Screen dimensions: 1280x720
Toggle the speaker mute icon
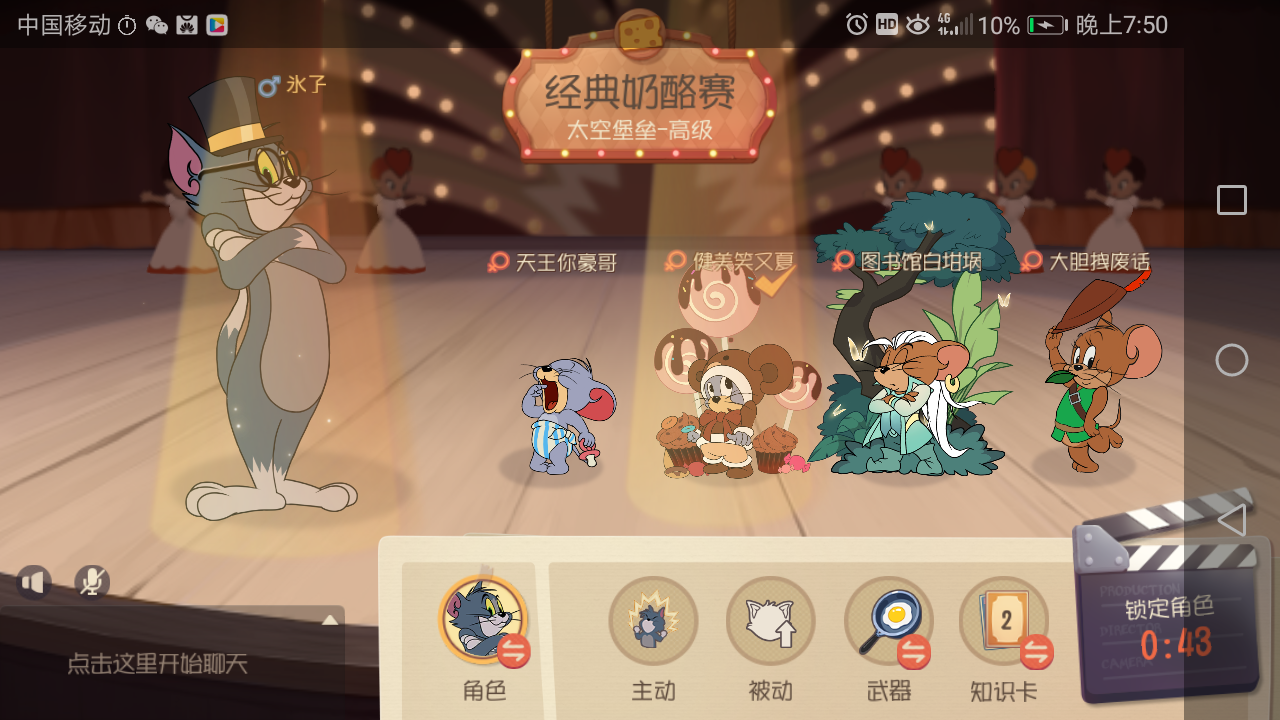pyautogui.click(x=33, y=581)
